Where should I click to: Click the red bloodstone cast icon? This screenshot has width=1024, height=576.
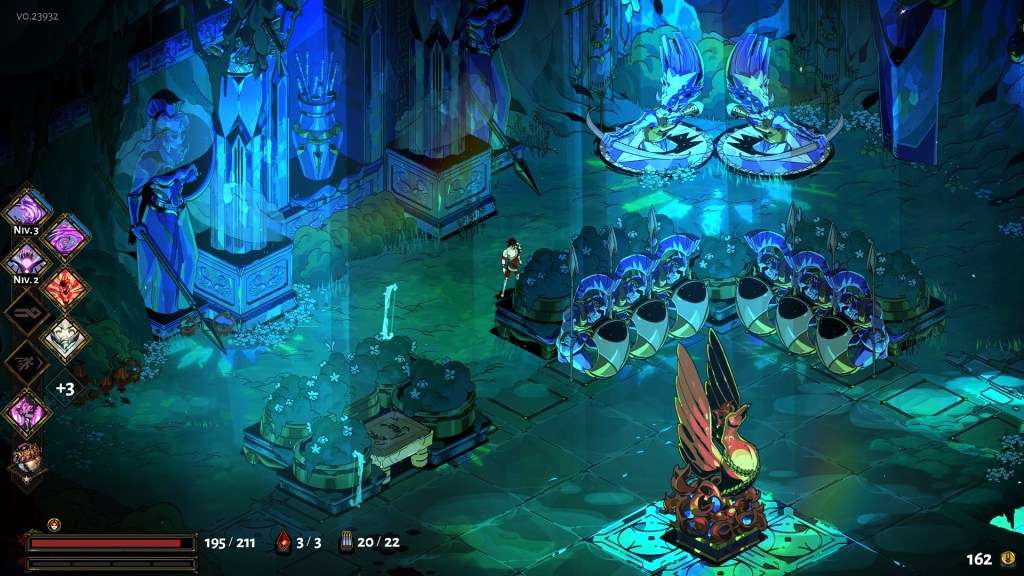pos(283,542)
